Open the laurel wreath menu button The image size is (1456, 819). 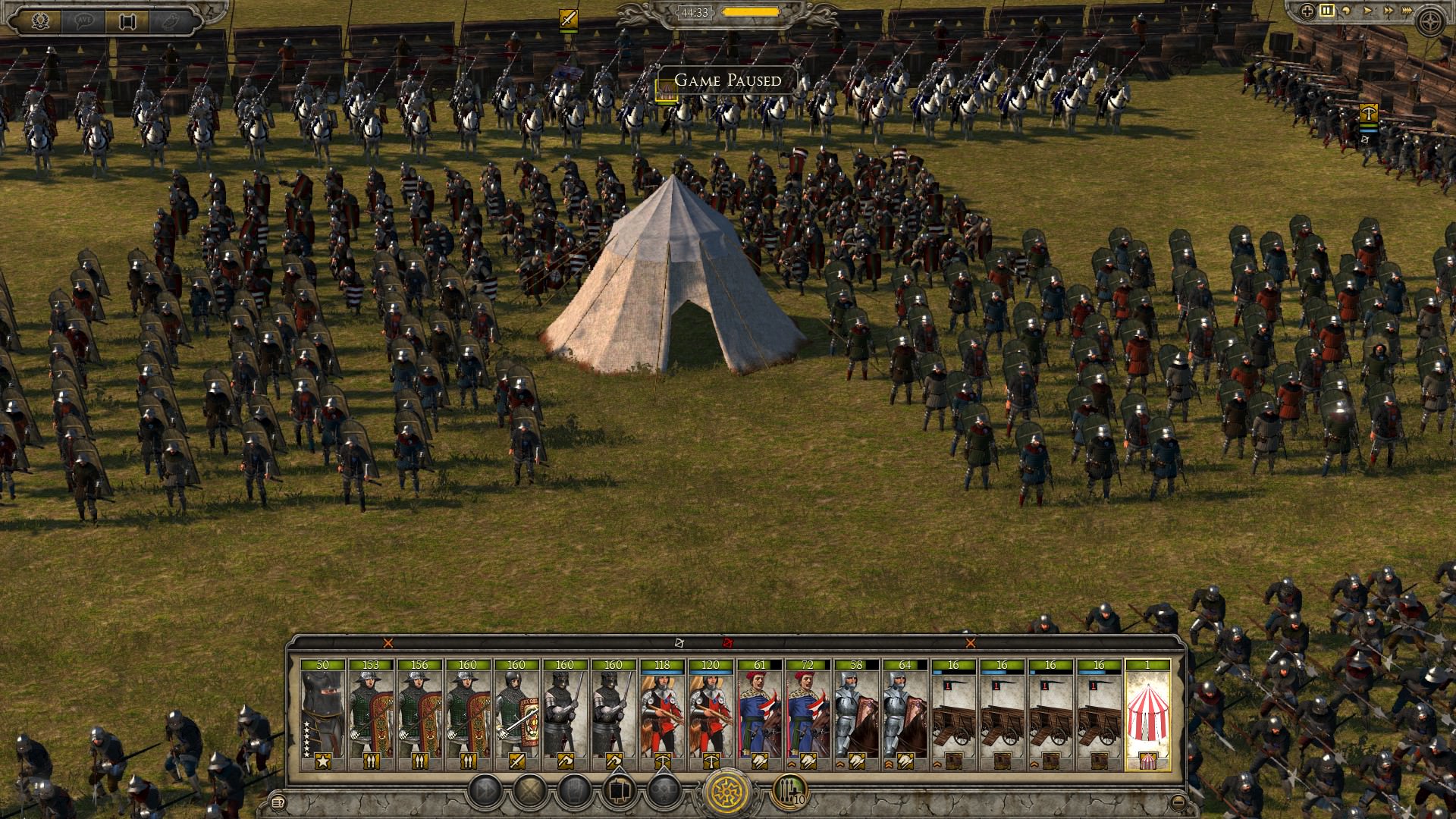pos(39,20)
